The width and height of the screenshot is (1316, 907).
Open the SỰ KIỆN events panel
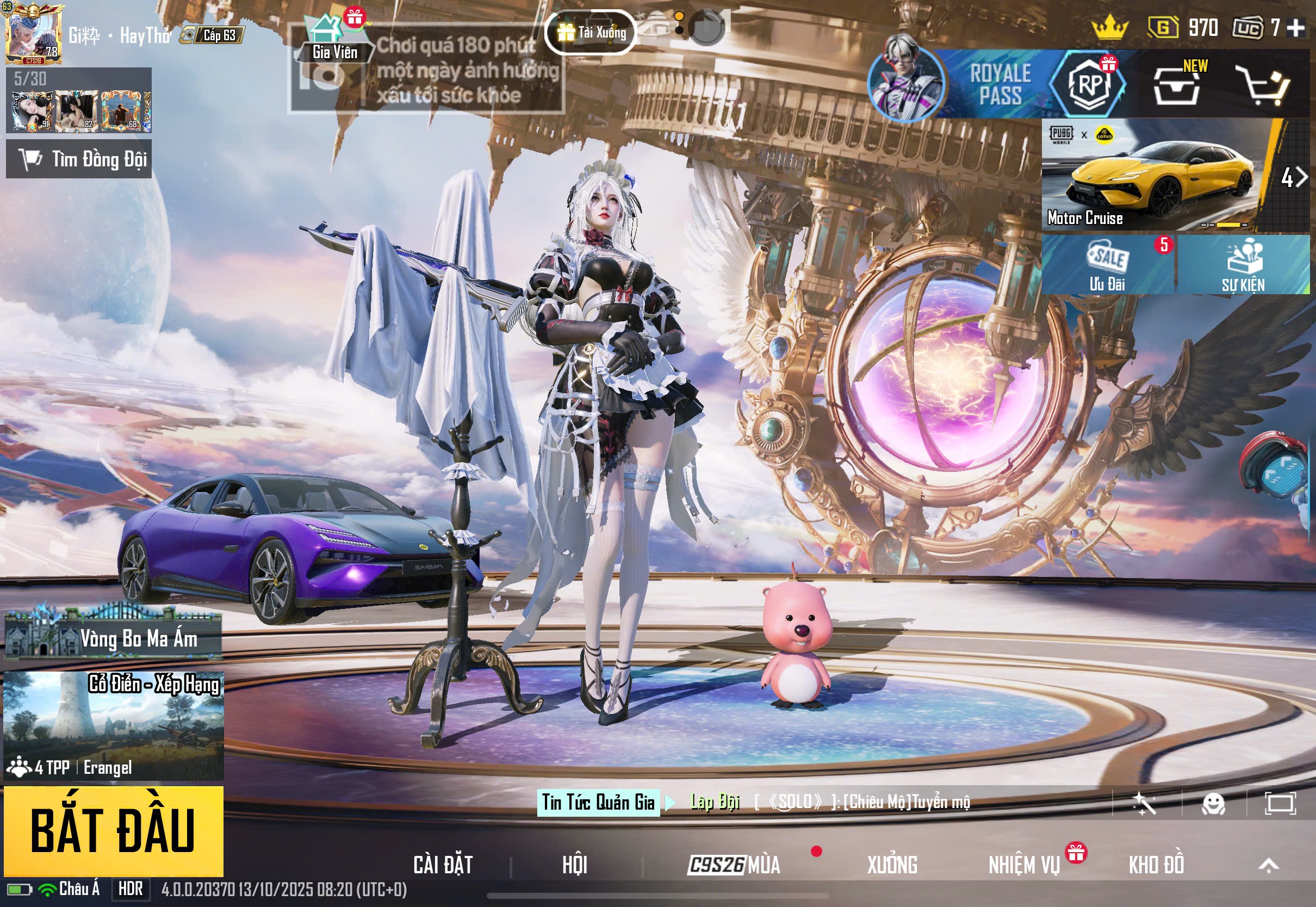(1243, 265)
